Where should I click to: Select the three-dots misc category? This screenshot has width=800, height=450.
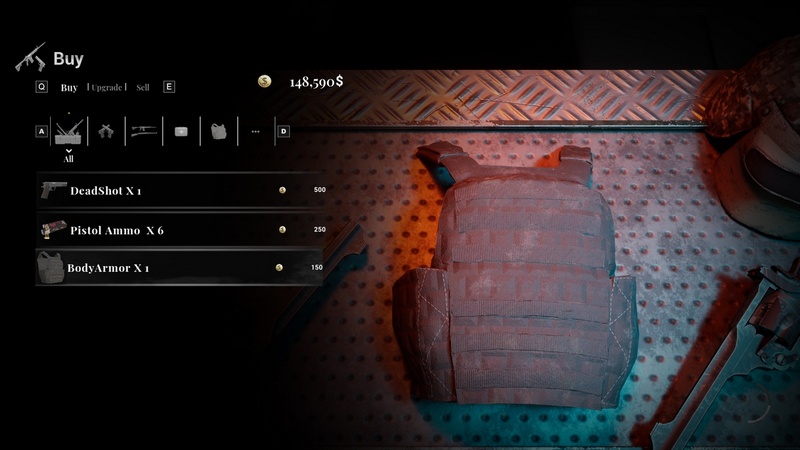click(255, 131)
